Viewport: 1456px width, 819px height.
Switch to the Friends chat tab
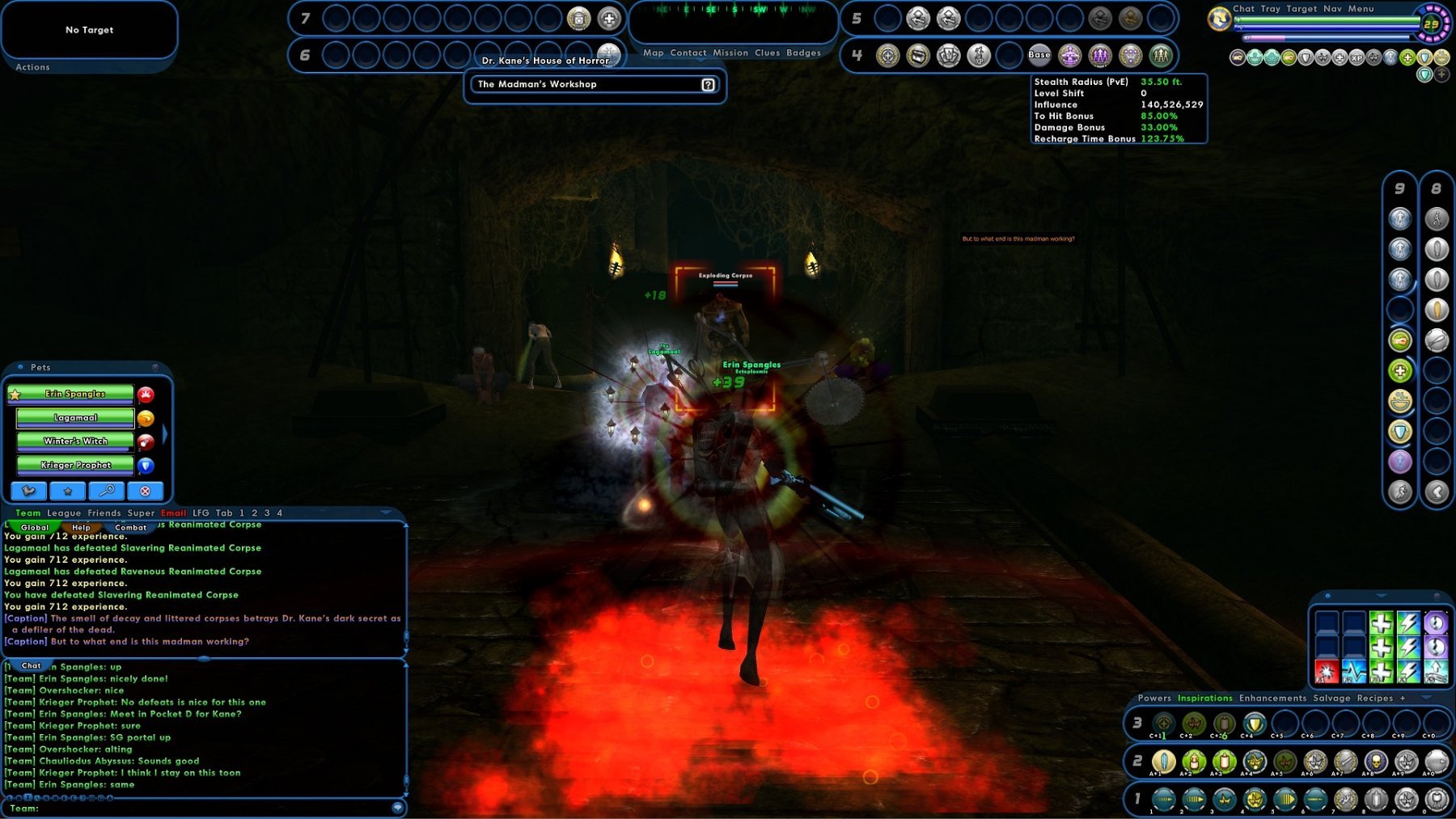click(104, 513)
